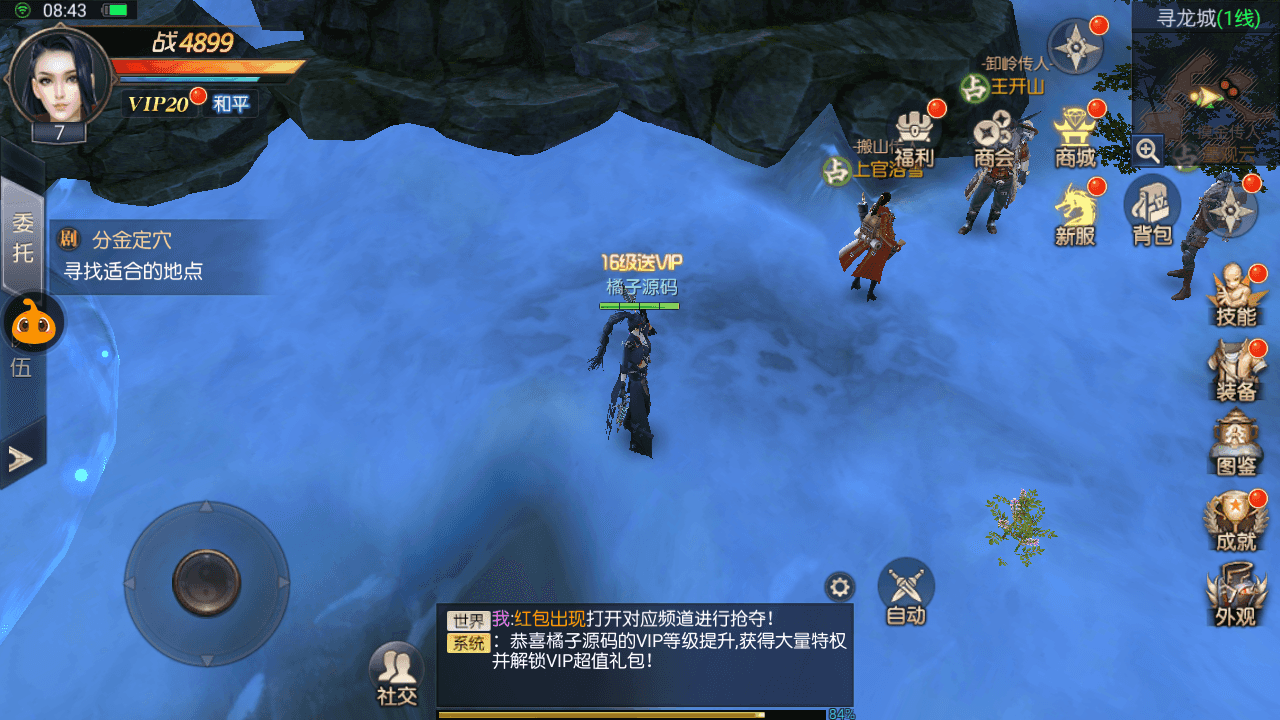The height and width of the screenshot is (720, 1280).
Task: Click the minimap magnifier zoom button
Action: 1148,151
